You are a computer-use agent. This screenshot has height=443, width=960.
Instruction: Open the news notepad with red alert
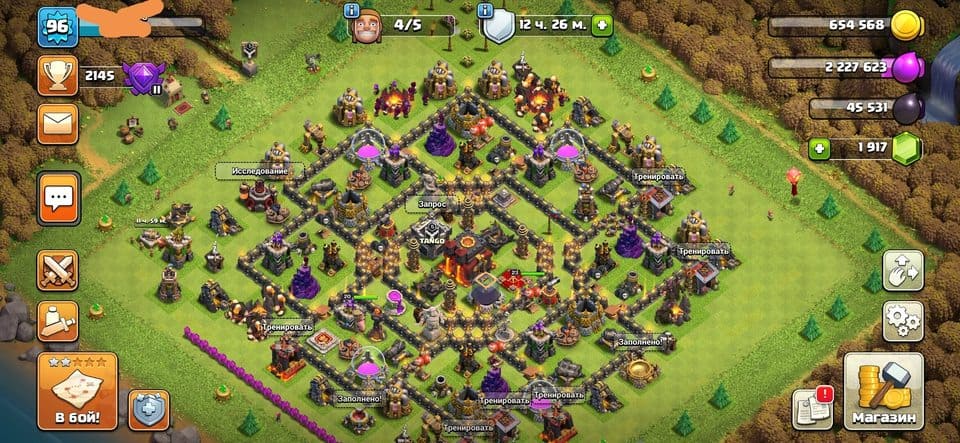coord(812,407)
